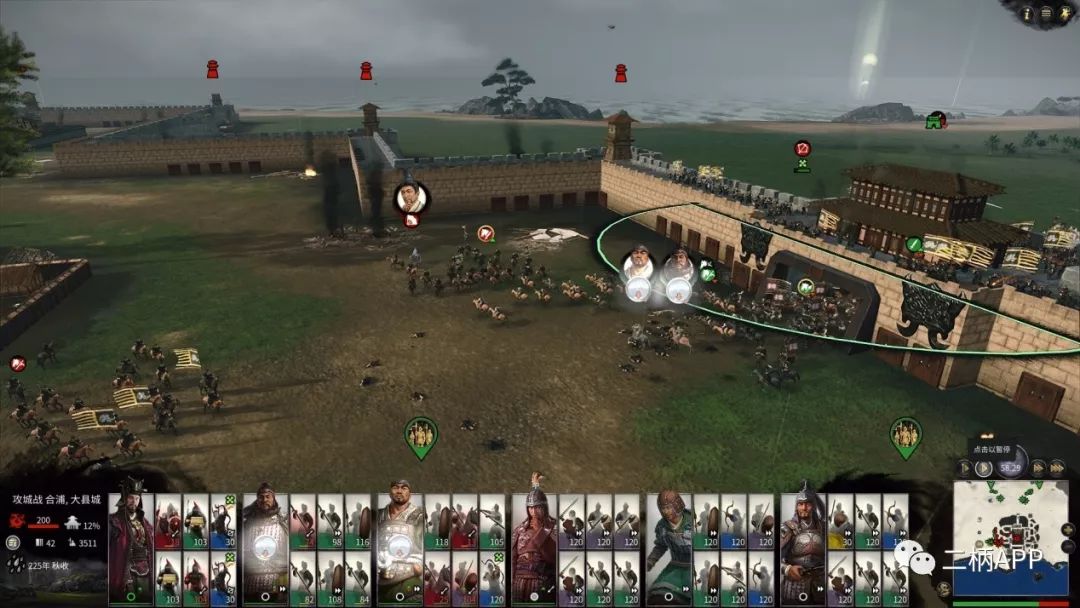Select the green-robed general portrait card

click(x=669, y=545)
